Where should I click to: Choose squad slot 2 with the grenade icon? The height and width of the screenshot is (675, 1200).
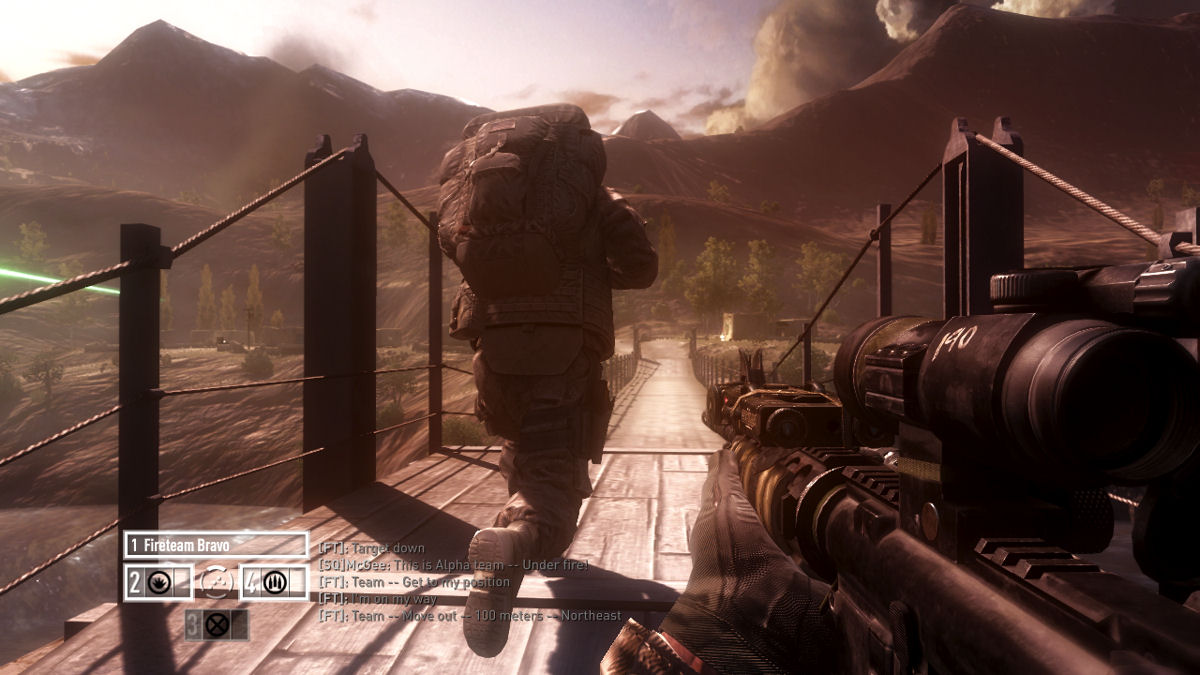point(158,582)
